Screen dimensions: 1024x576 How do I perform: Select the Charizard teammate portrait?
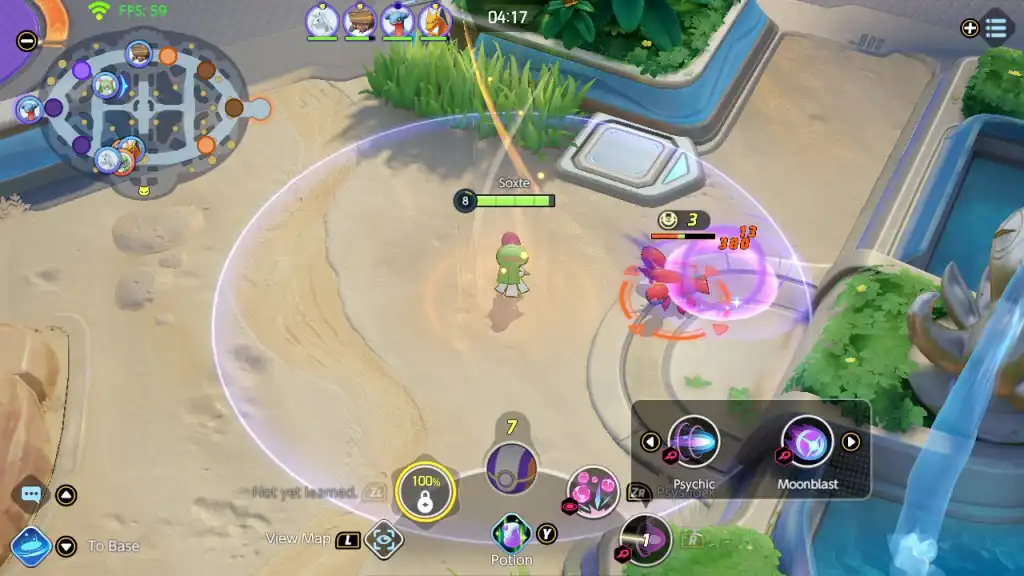435,20
